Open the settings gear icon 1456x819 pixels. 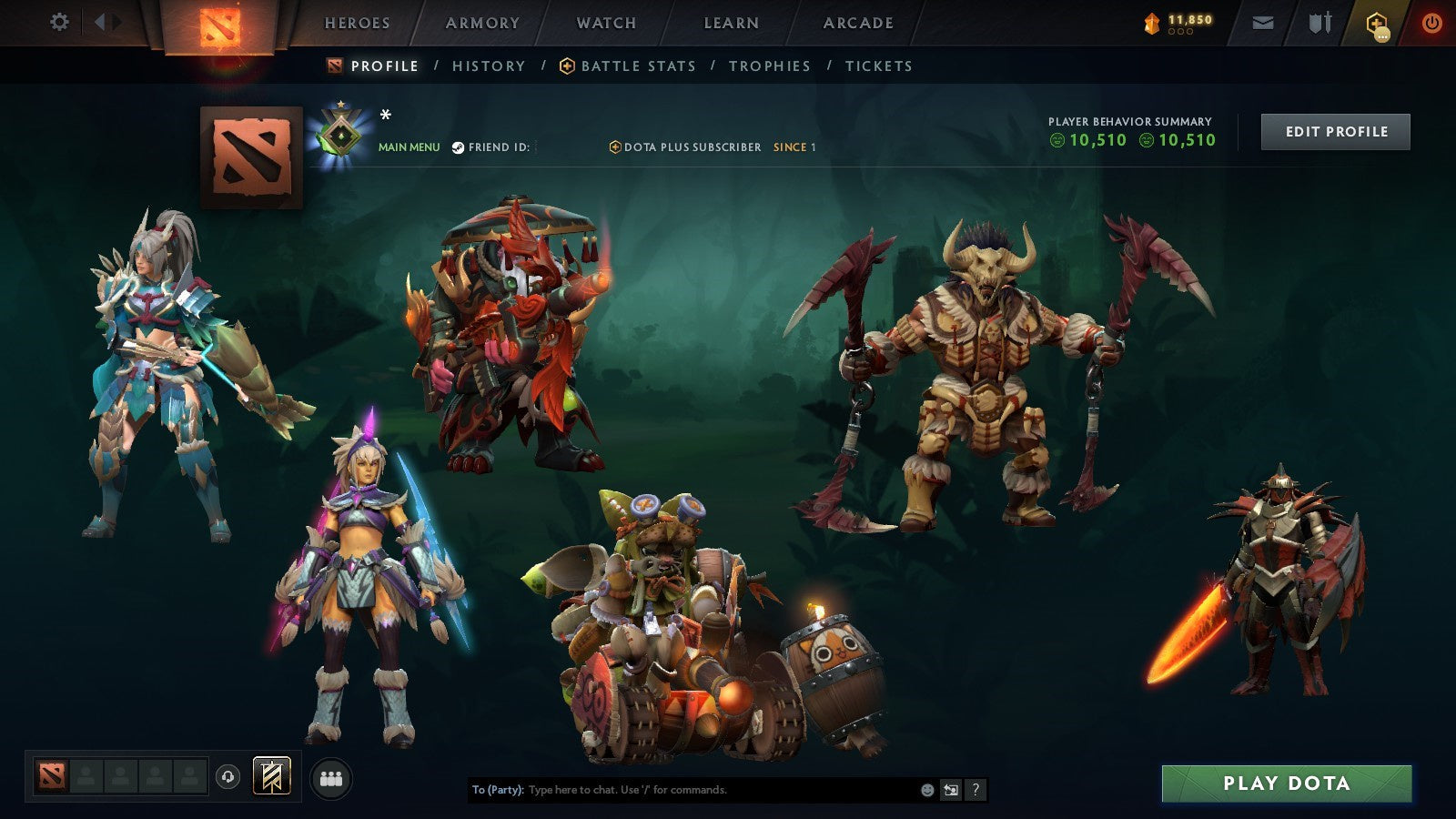(x=60, y=22)
